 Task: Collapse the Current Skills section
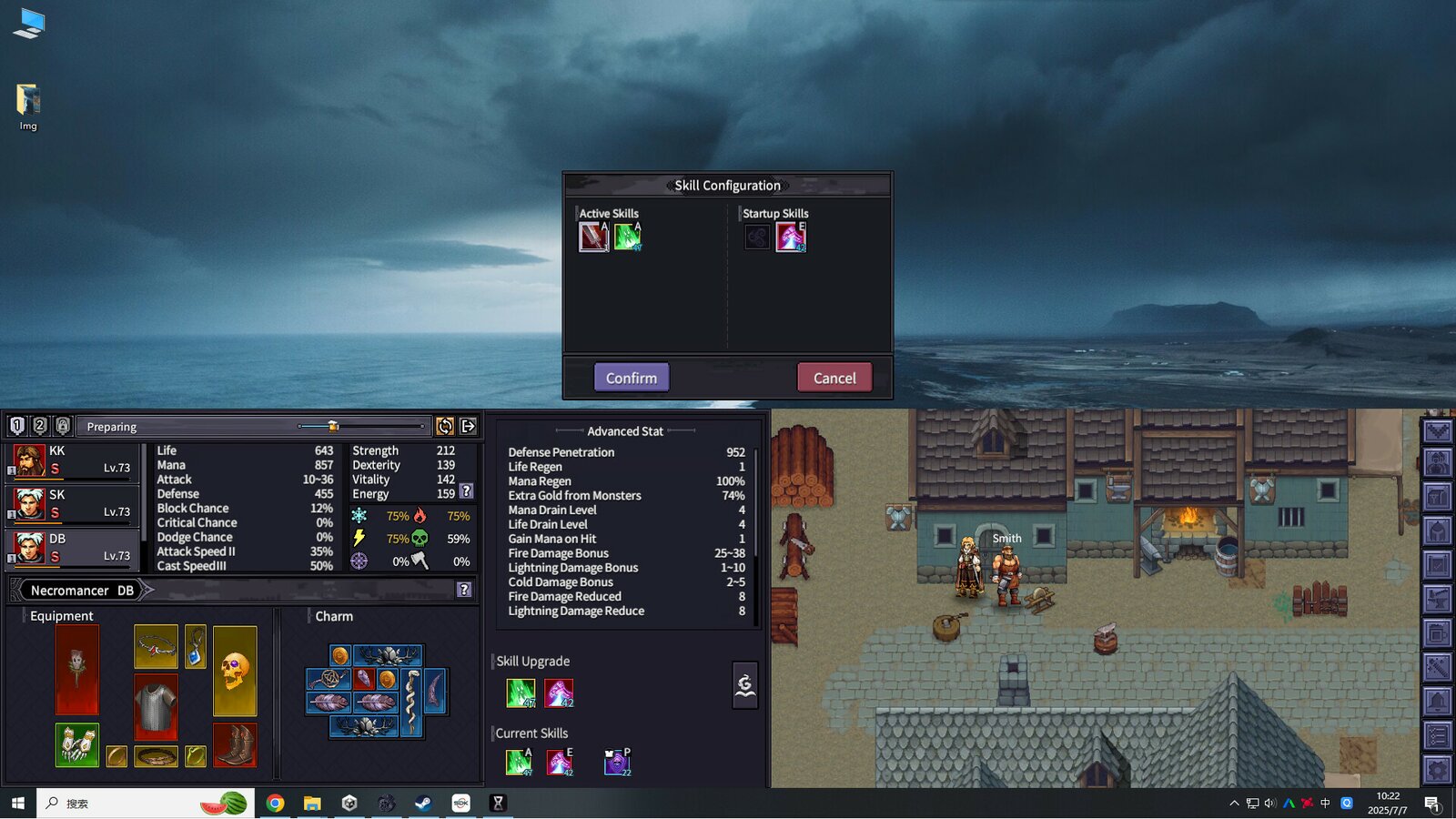pyautogui.click(x=531, y=733)
